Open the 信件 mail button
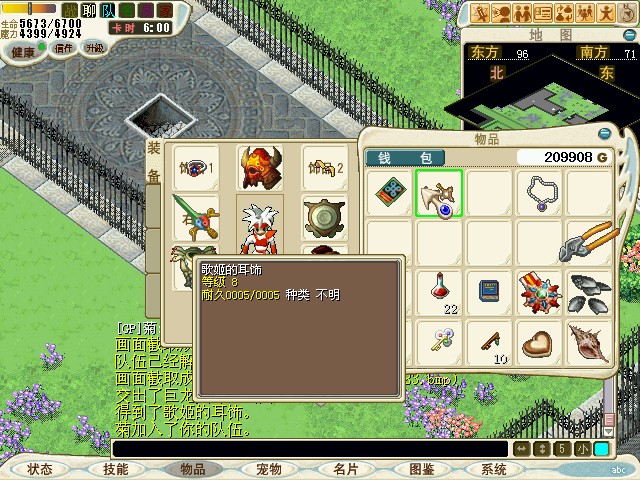 [64, 47]
